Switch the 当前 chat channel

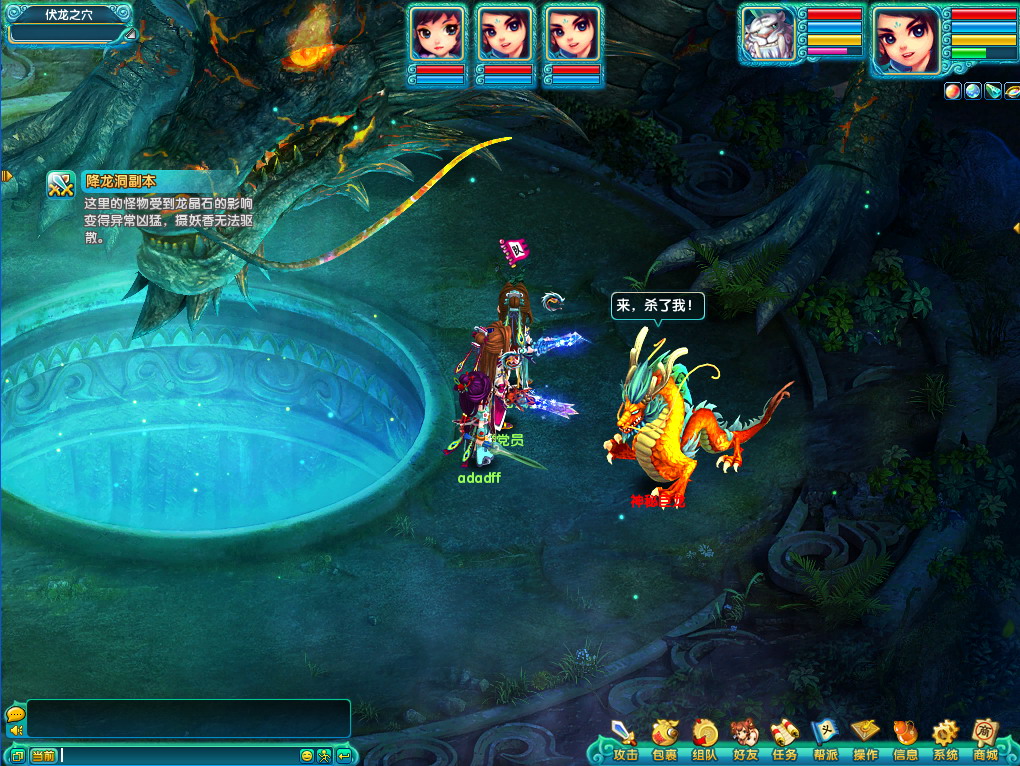pos(42,756)
